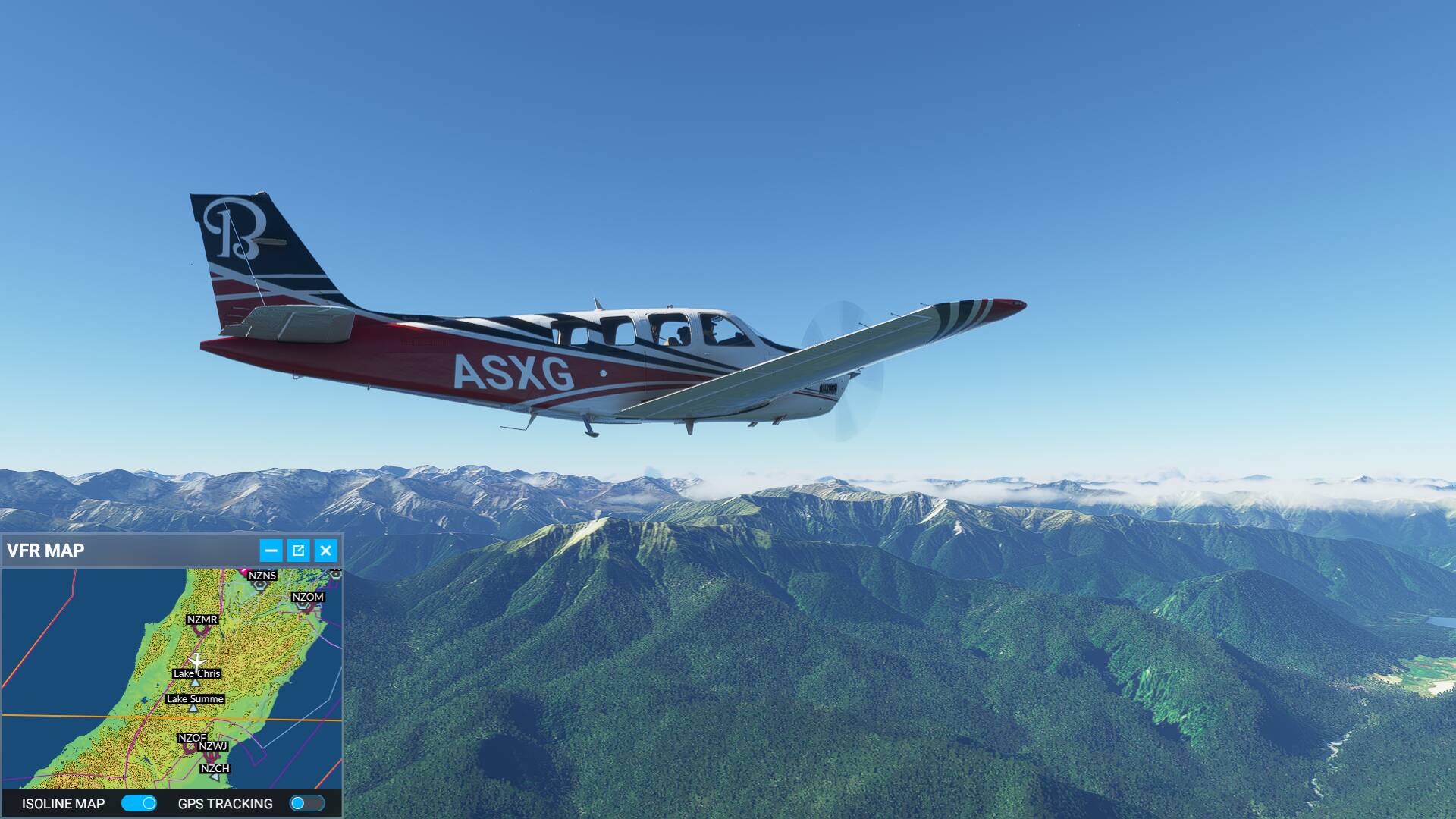1456x819 pixels.
Task: Enable GPS Tracking toggle
Action: tap(307, 803)
